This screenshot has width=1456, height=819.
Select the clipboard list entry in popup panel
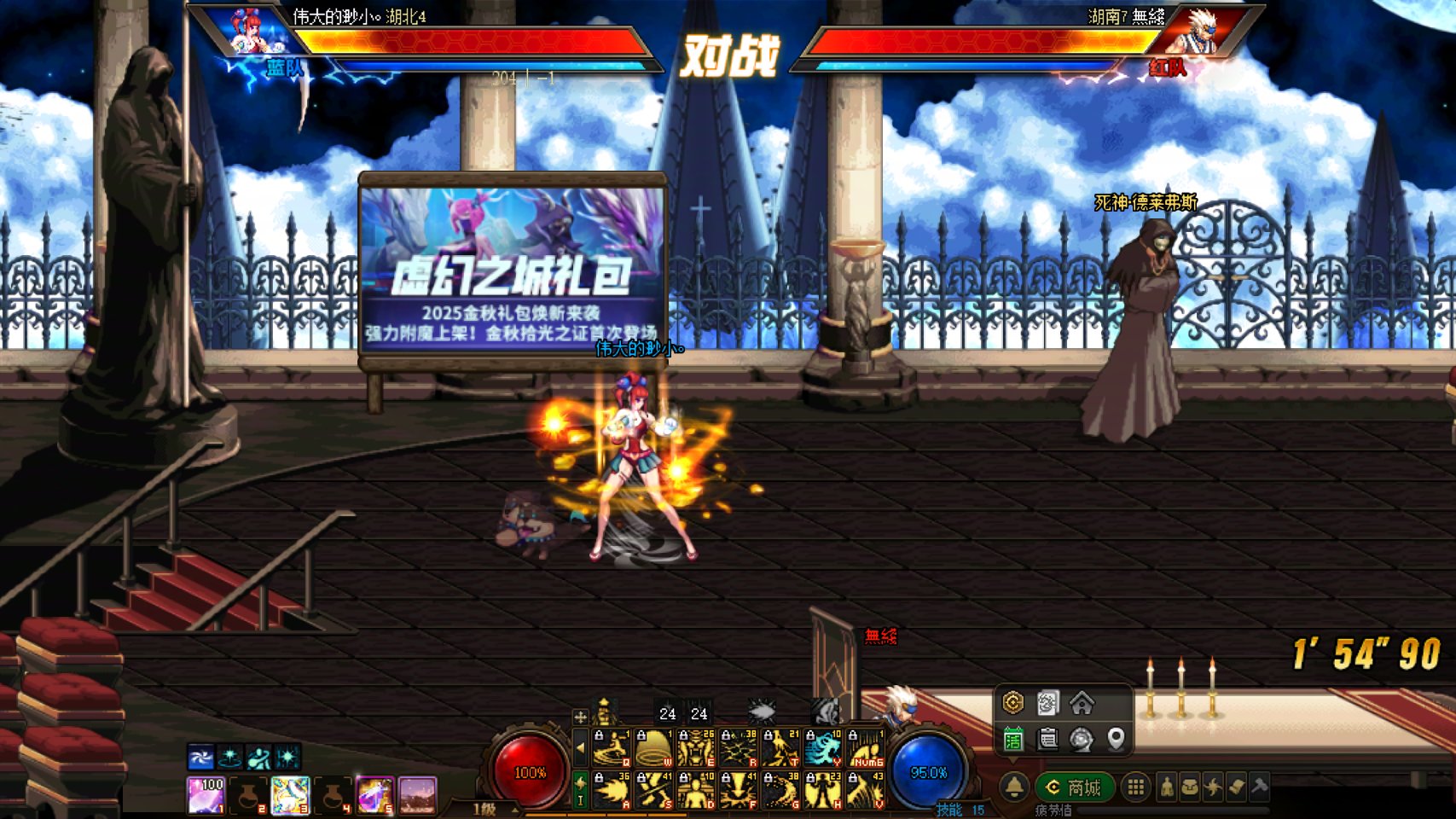(1047, 741)
